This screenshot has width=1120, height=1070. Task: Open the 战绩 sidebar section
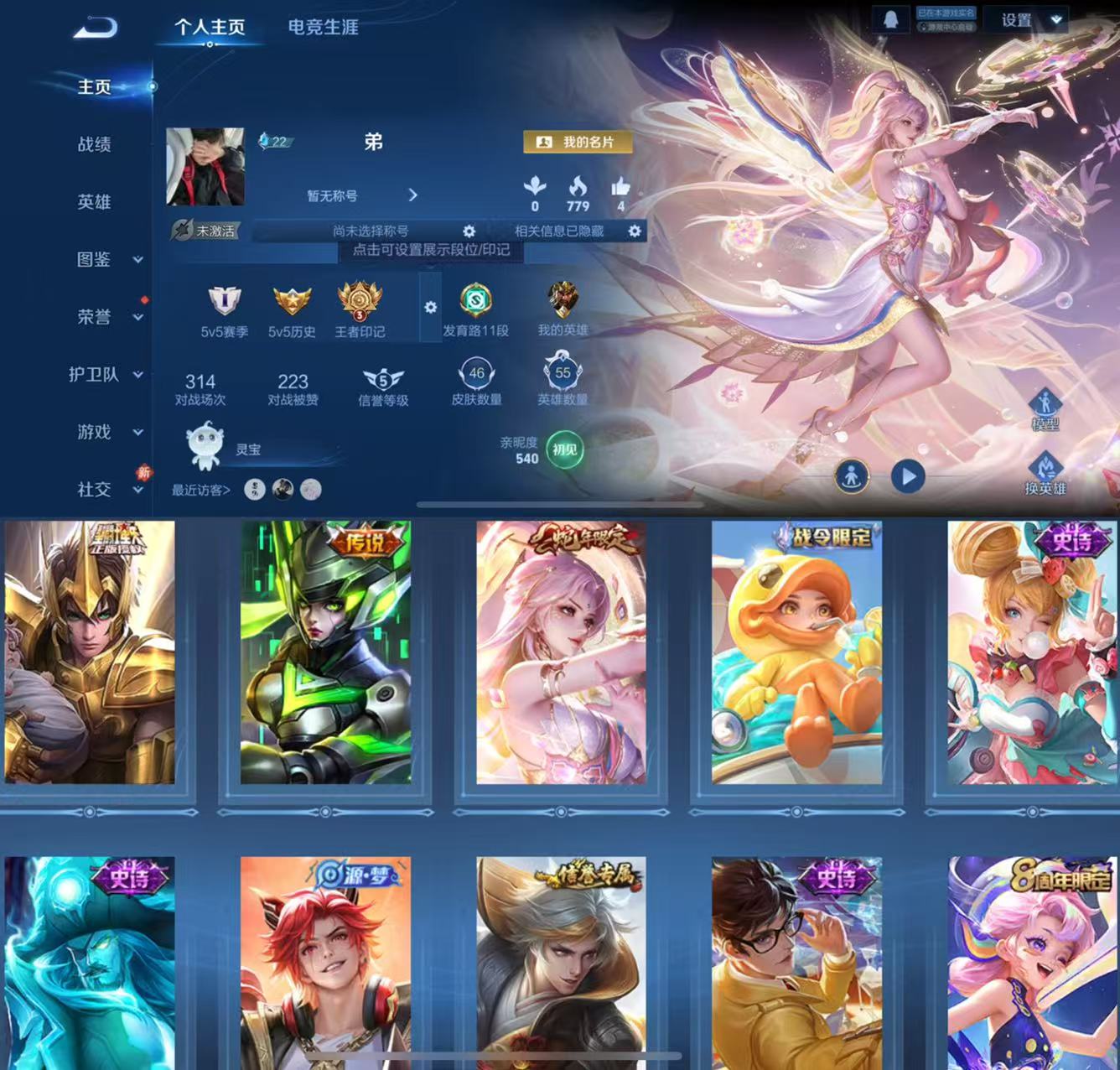click(94, 144)
